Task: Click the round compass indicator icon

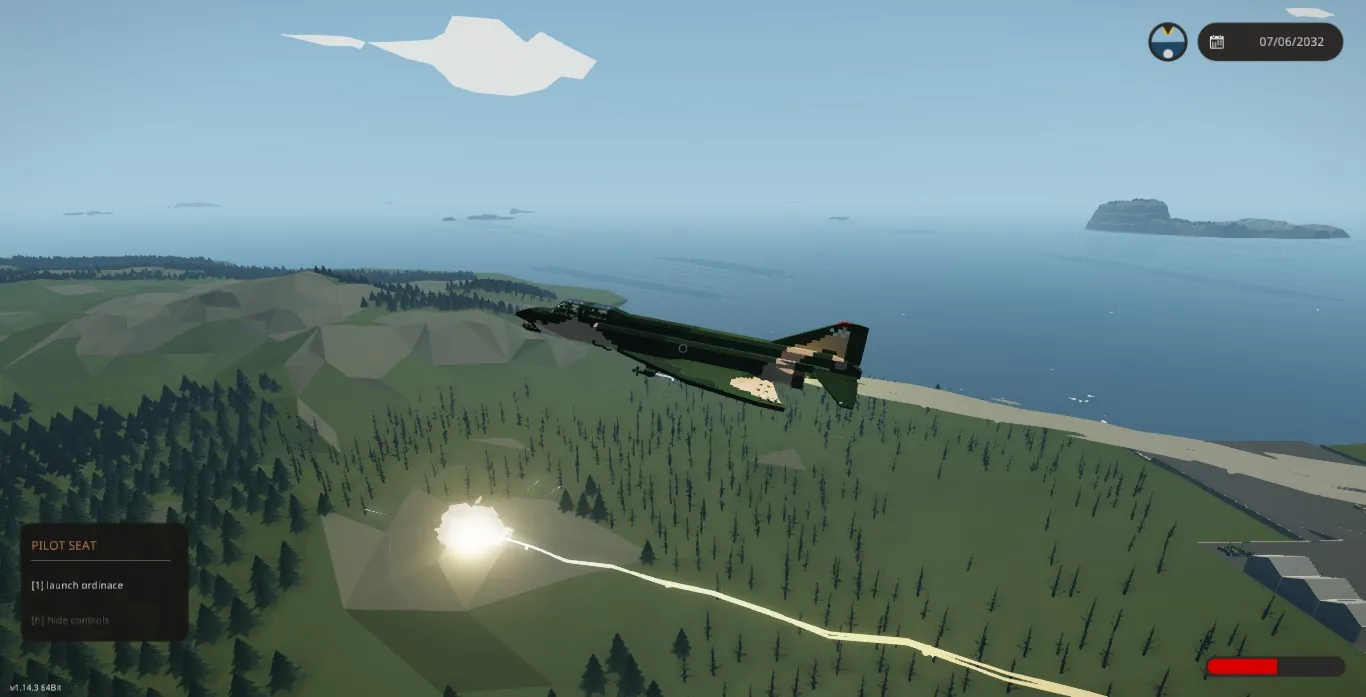Action: point(1167,42)
